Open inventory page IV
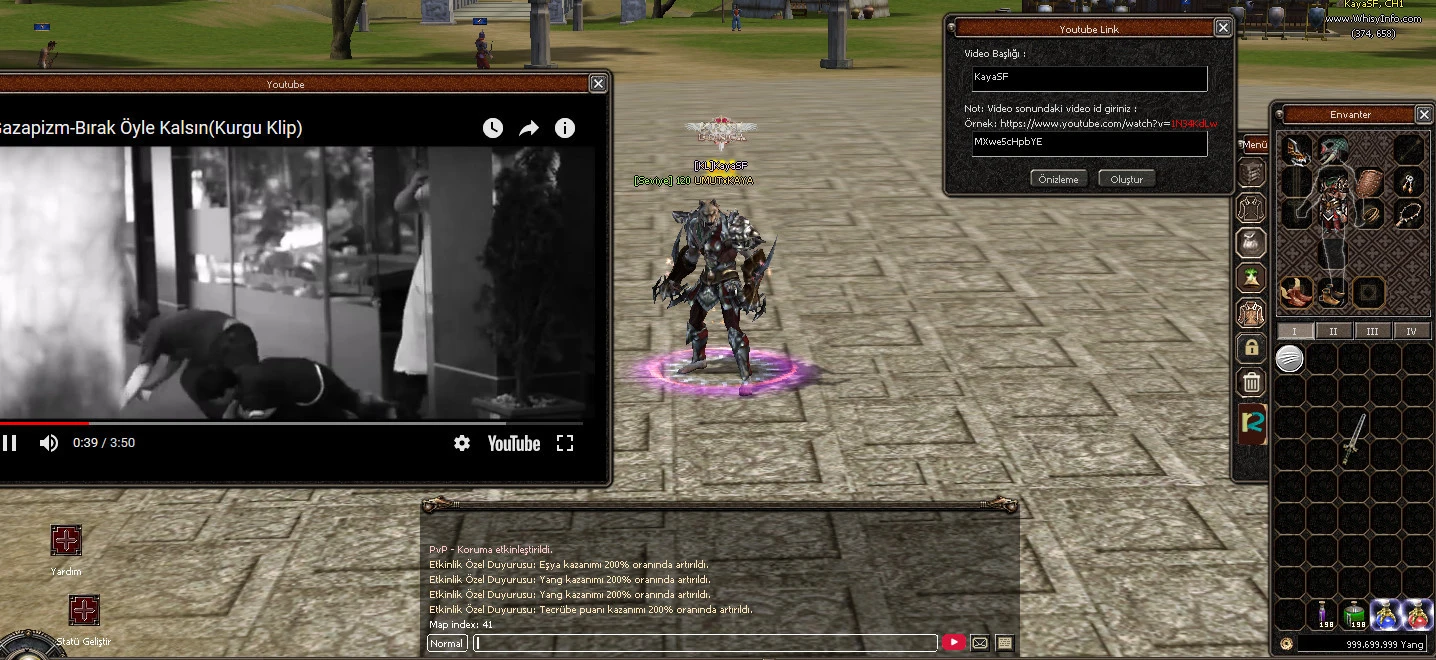The height and width of the screenshot is (660, 1436). click(1411, 331)
